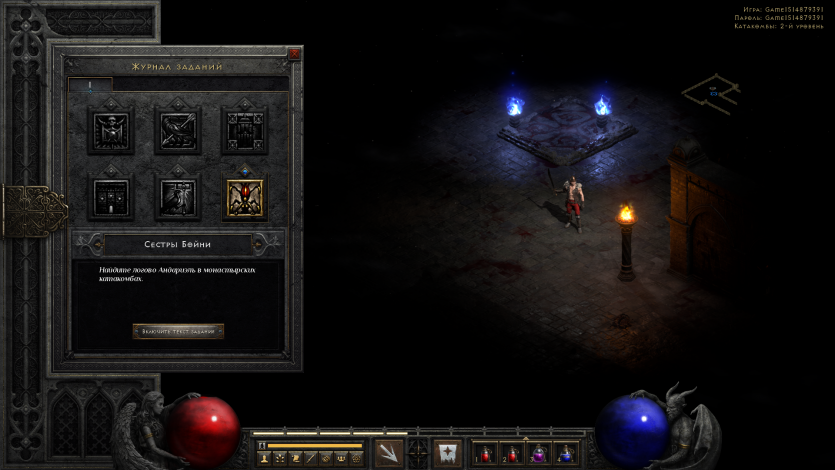Screen dimensions: 835x470
Task: Select the stone tower quest icon
Action: [x=111, y=196]
